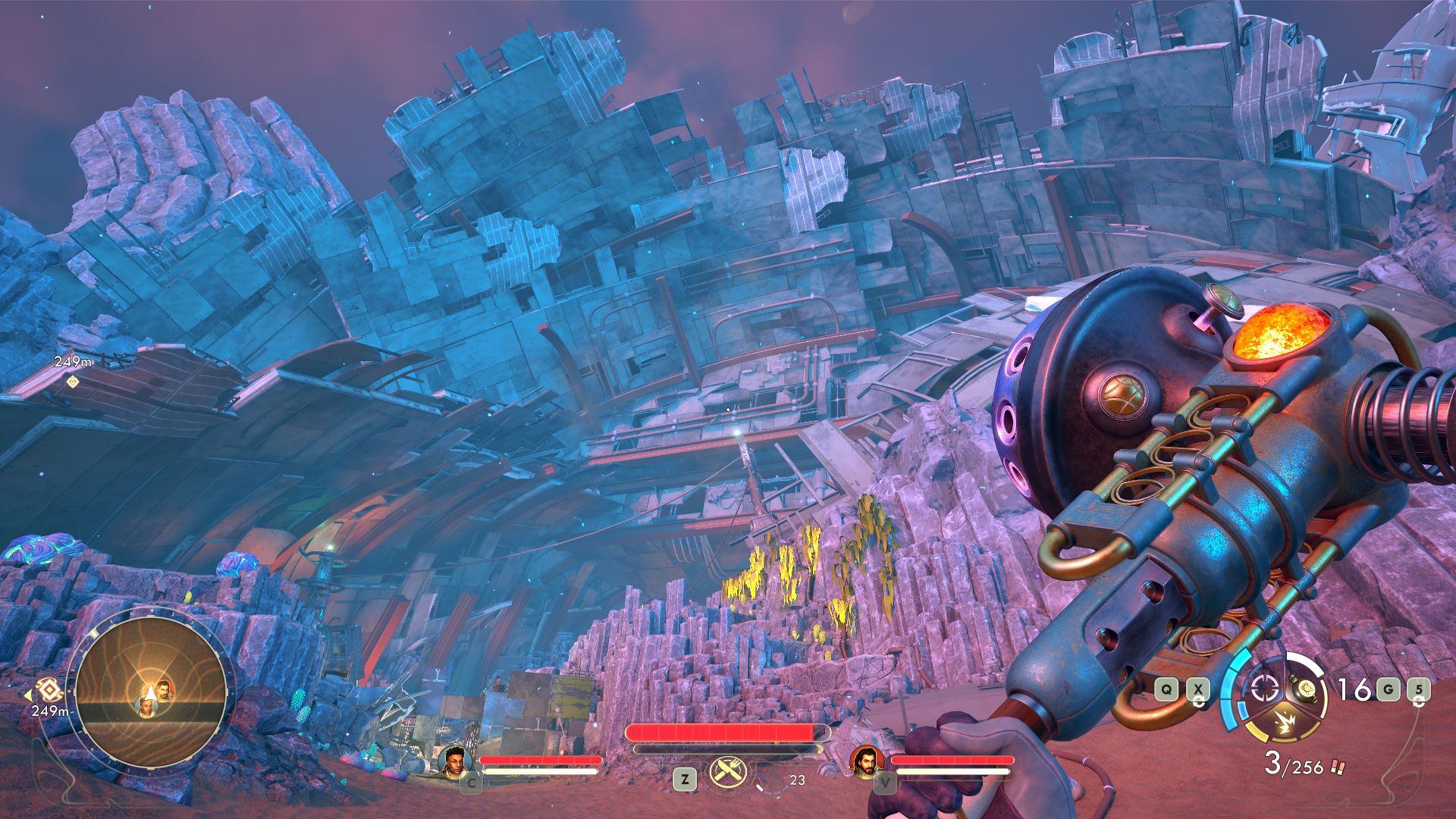Click the bearded companion's portrait

pyautogui.click(x=865, y=761)
